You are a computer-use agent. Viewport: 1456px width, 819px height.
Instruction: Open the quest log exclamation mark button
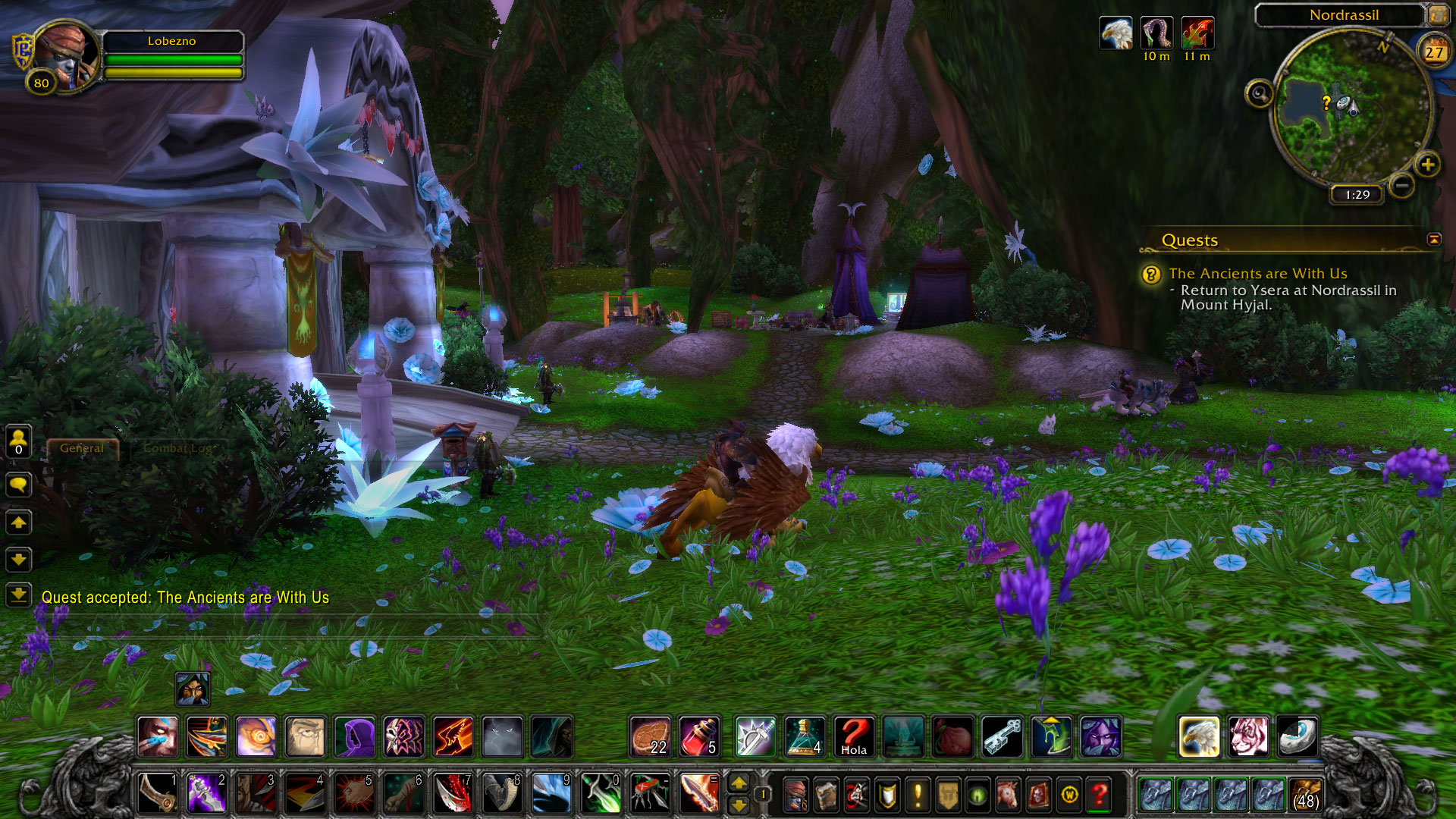(x=918, y=795)
